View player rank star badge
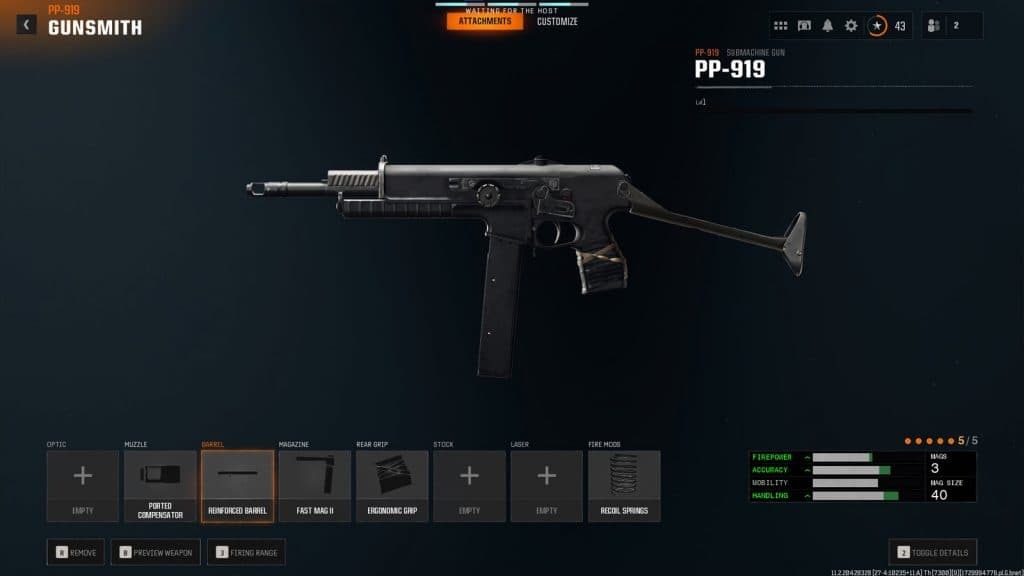The width and height of the screenshot is (1024, 576). tap(877, 25)
